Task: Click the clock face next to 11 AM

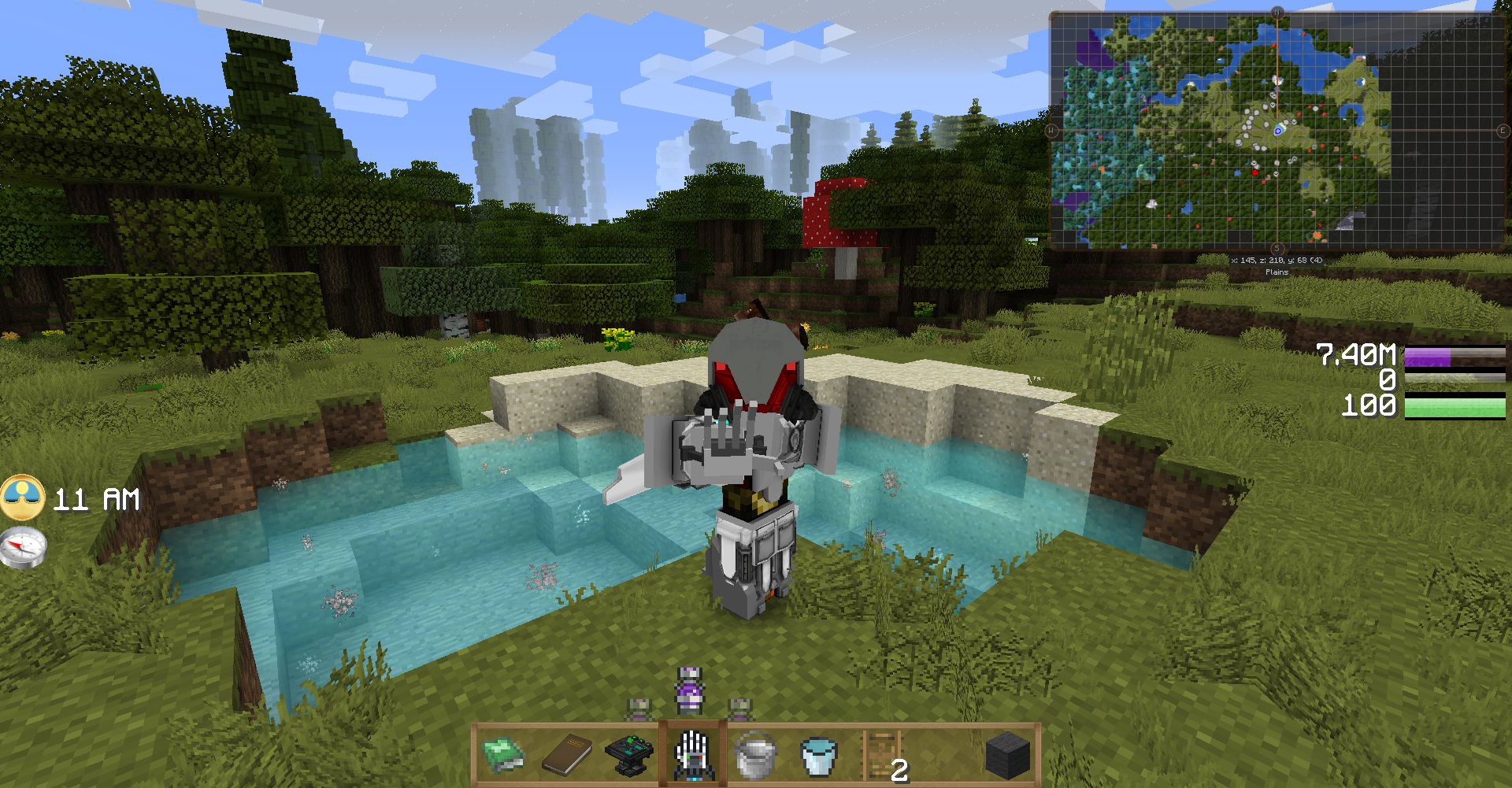Action: (x=24, y=499)
